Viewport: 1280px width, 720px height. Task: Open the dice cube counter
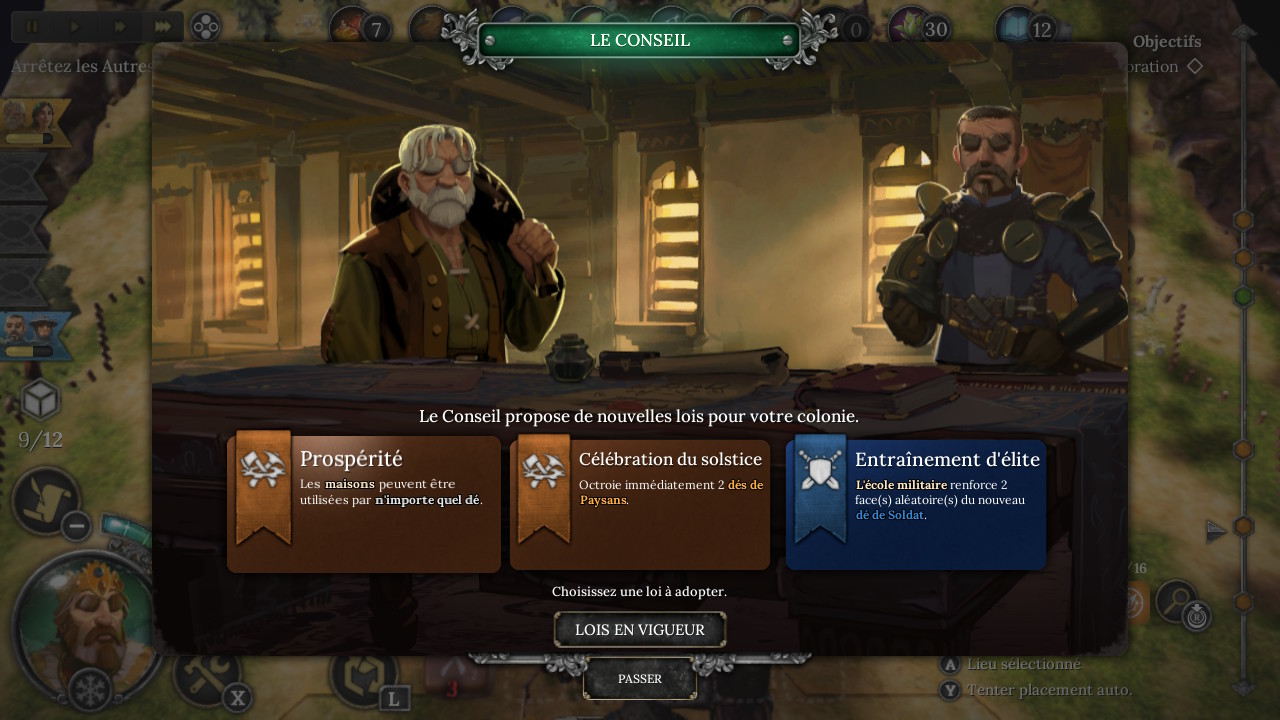[40, 400]
